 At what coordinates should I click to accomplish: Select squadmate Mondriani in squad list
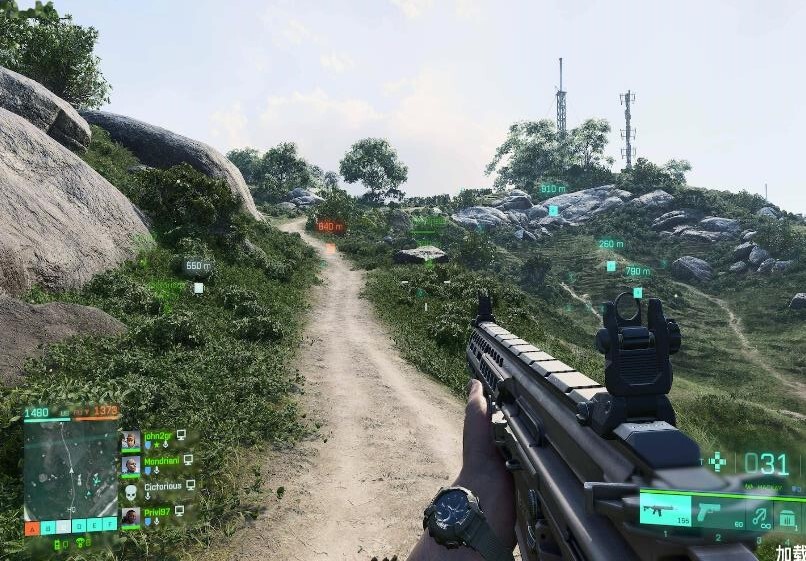(160, 463)
